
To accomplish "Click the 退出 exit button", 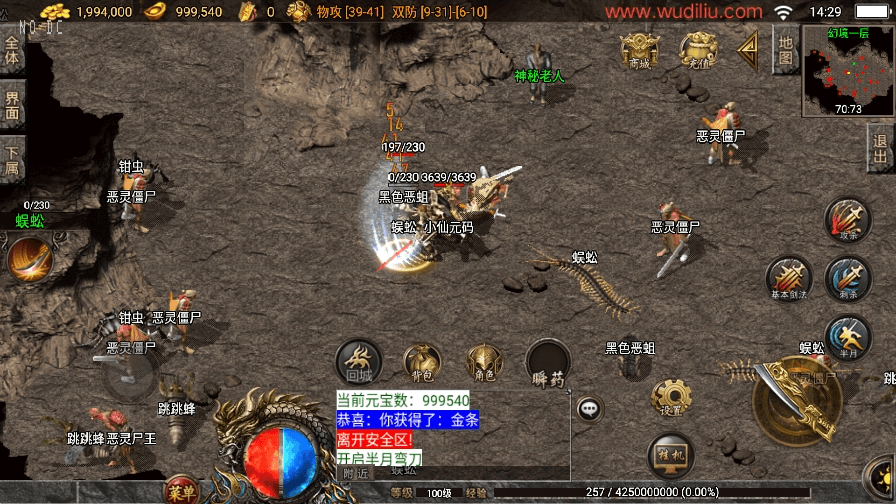I will click(x=881, y=150).
